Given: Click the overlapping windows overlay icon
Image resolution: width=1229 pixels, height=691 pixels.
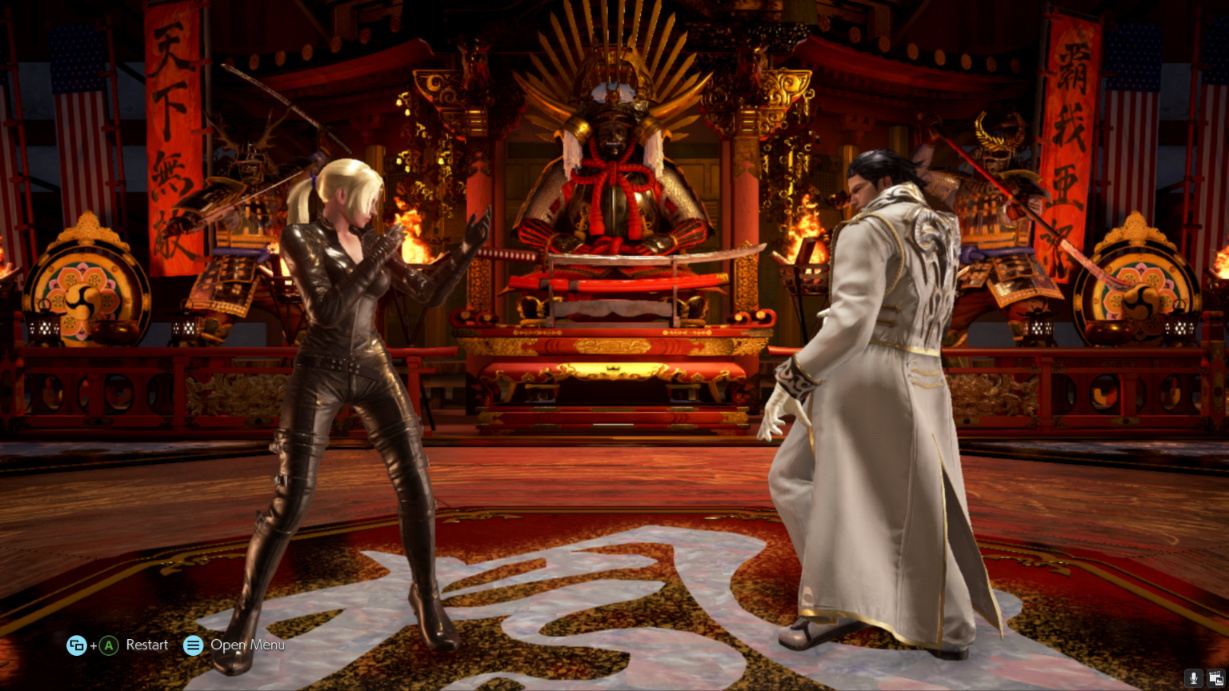Looking at the screenshot, I should point(1216,679).
